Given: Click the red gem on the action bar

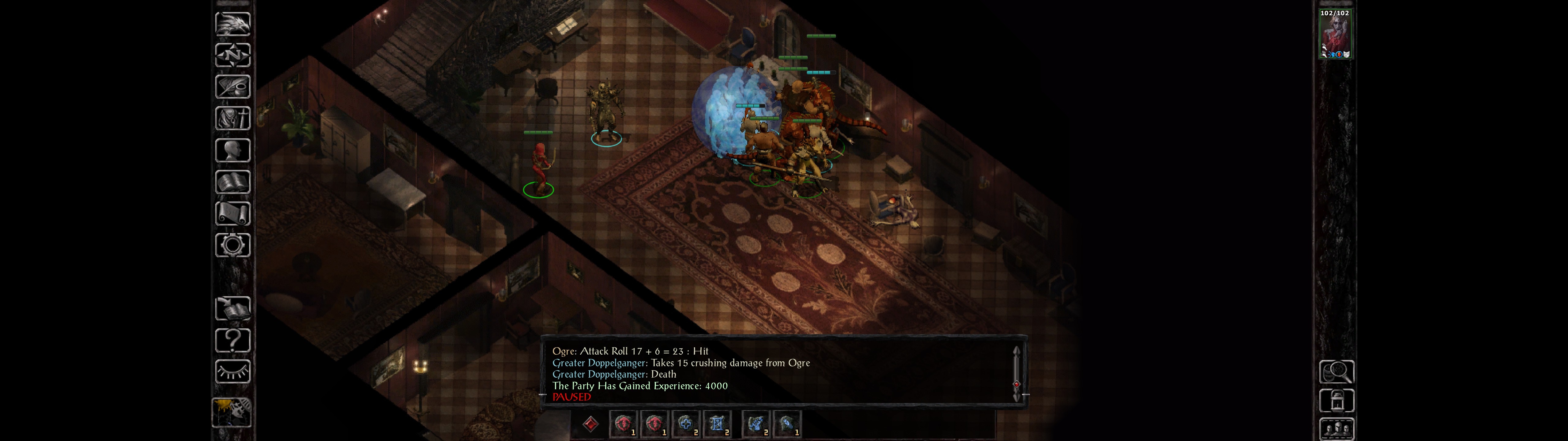Looking at the screenshot, I should (x=590, y=424).
